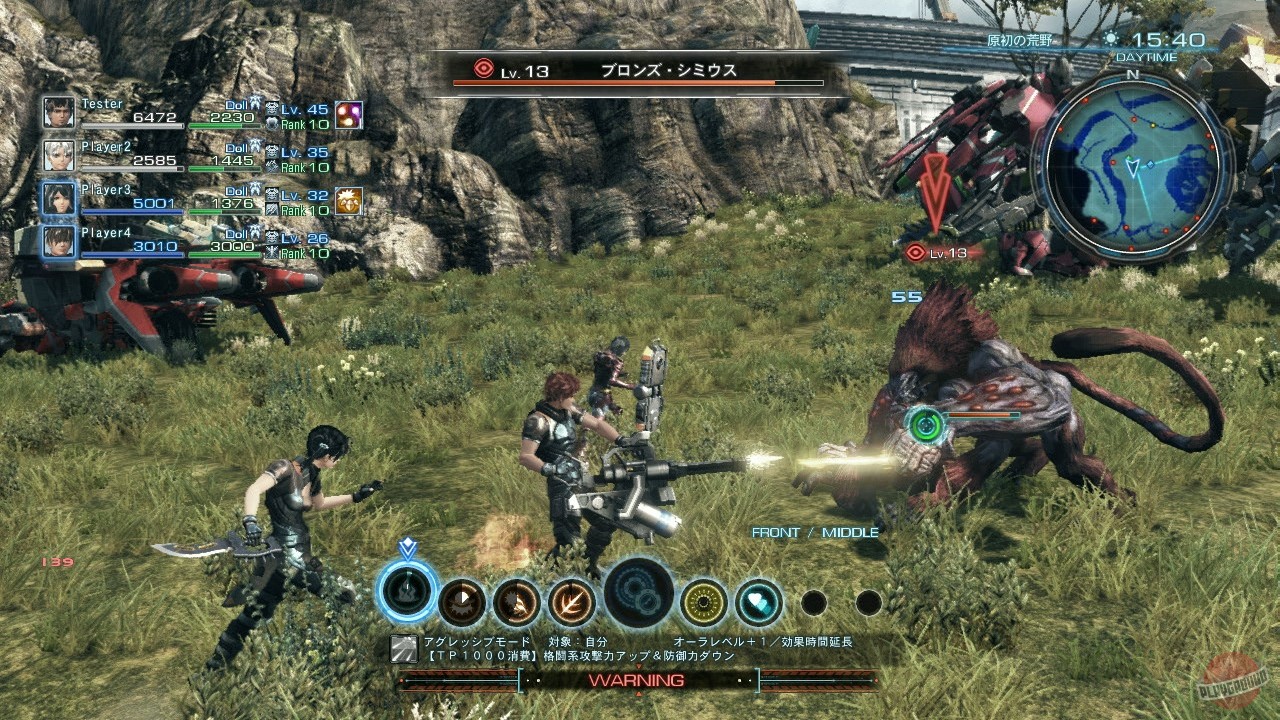Viewport: 1280px width, 720px height.
Task: Click the orange burst icon next to Player3
Action: pos(348,200)
